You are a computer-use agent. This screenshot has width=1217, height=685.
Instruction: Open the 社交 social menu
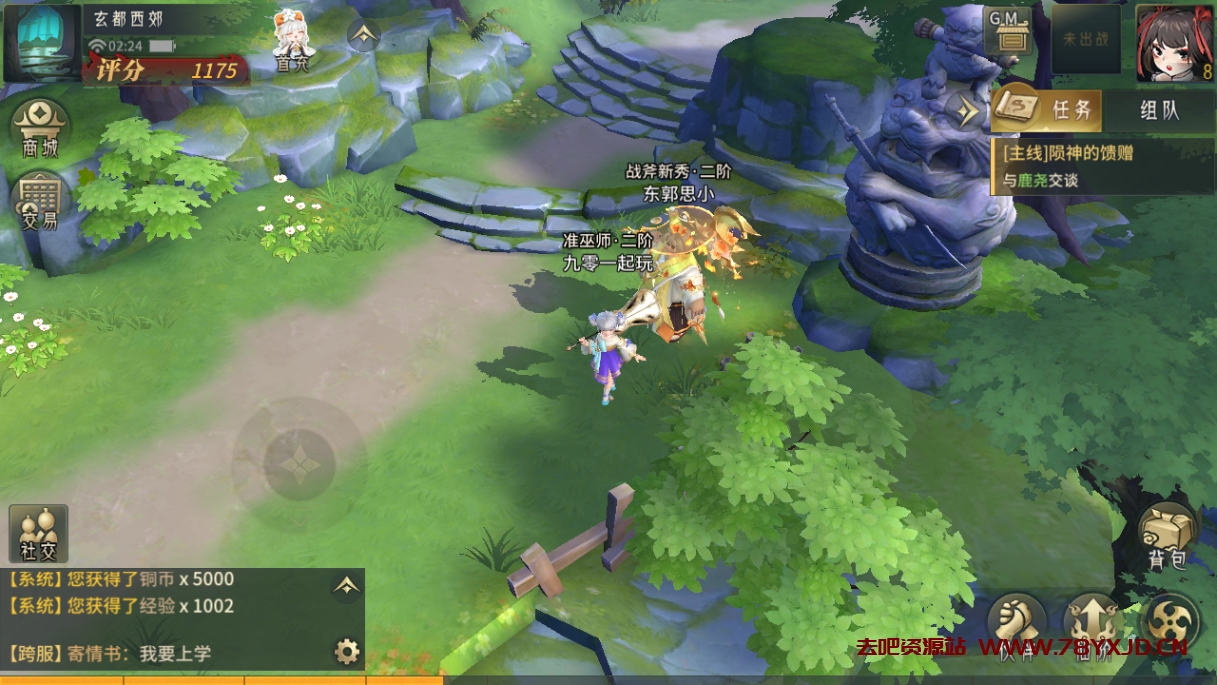[39, 533]
